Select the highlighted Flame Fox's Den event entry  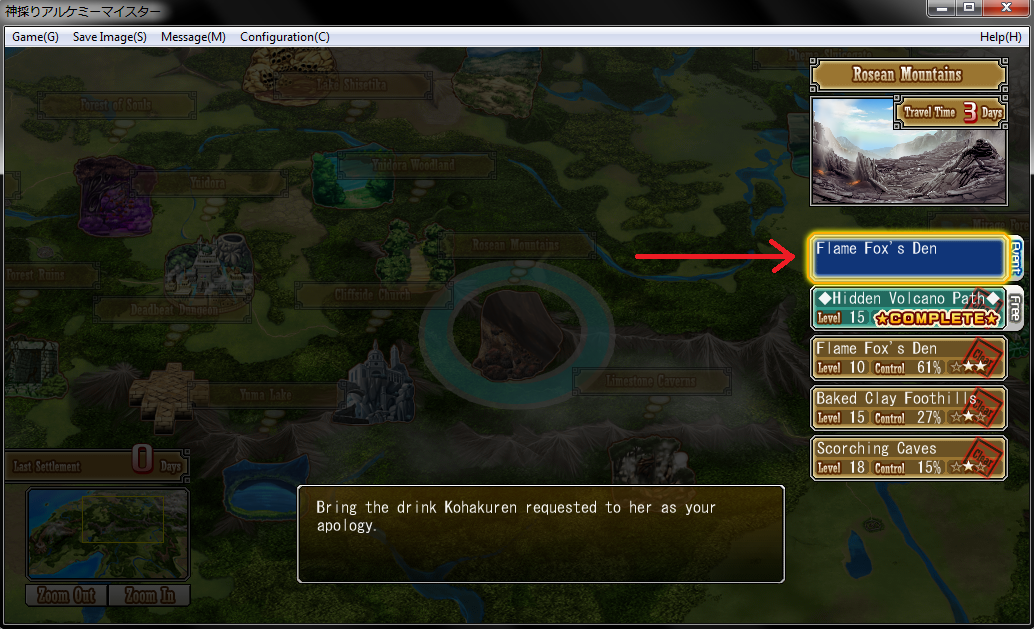coord(905,258)
